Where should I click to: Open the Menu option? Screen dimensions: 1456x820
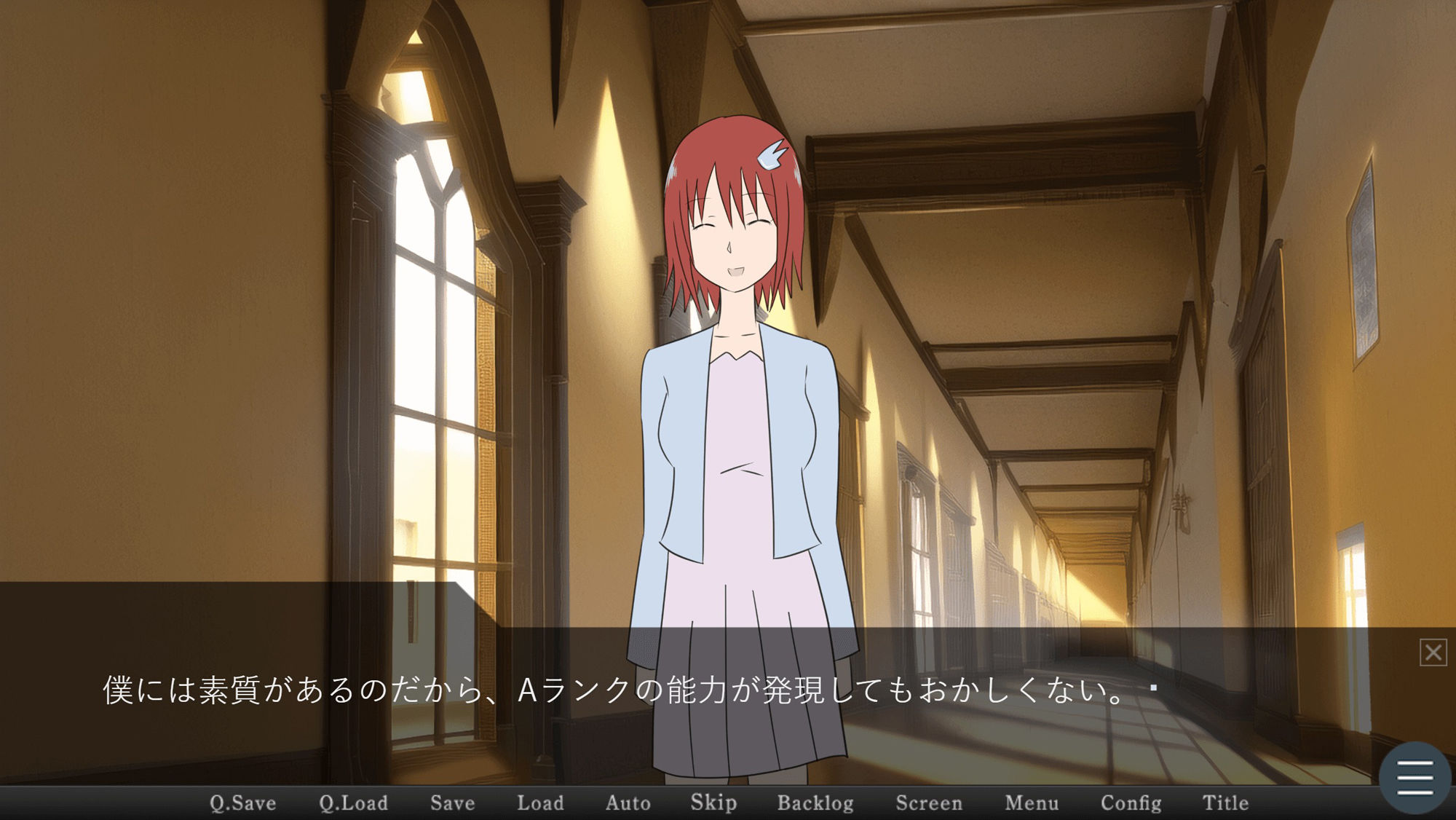tap(1032, 803)
